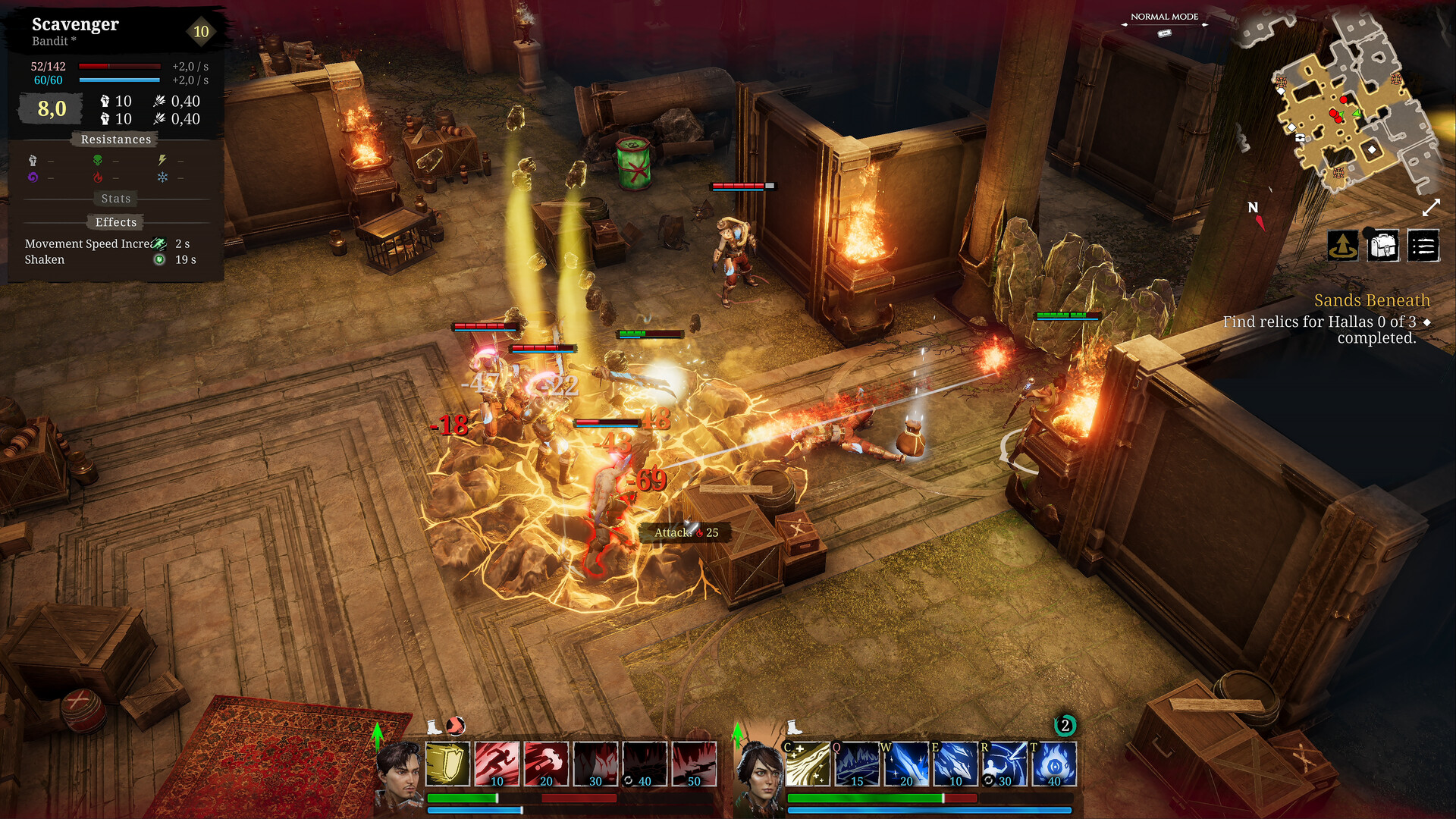Click the Sands Beneath quest title
Screen dimensions: 1456x819
click(1371, 300)
